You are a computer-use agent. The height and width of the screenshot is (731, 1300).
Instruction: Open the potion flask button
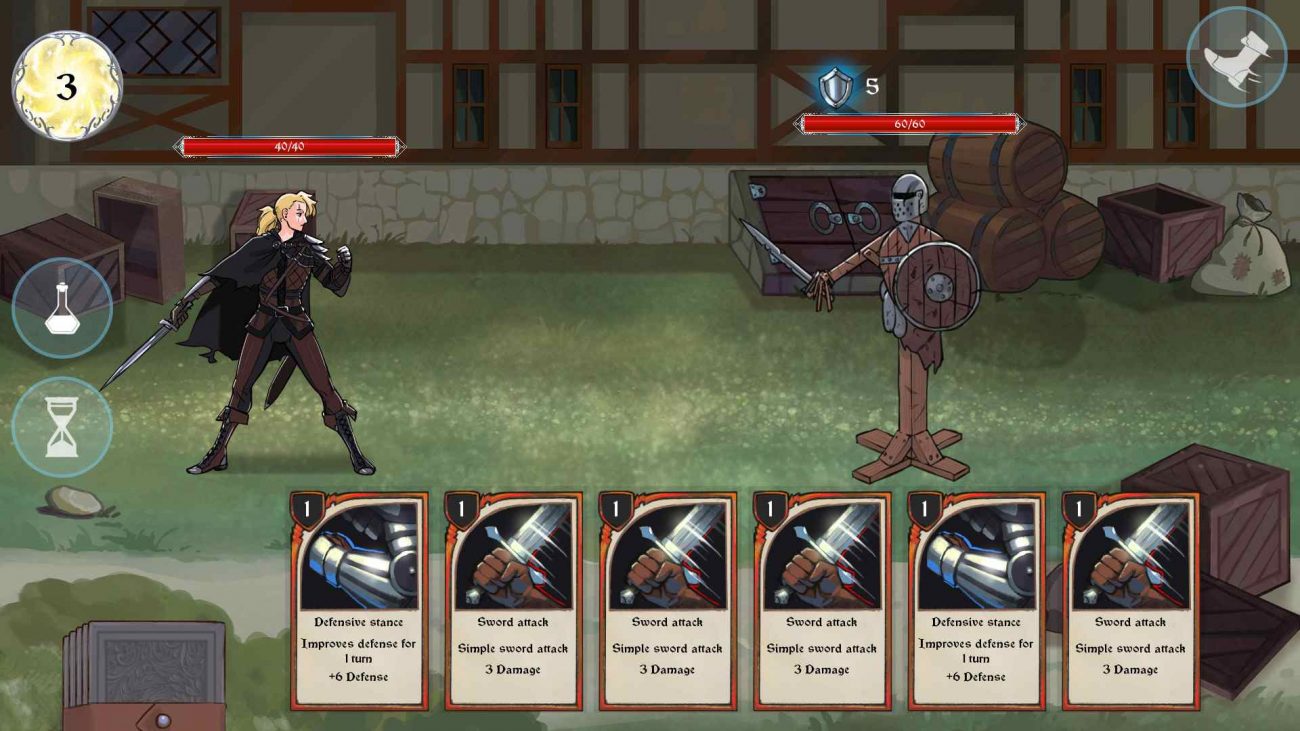[62, 308]
